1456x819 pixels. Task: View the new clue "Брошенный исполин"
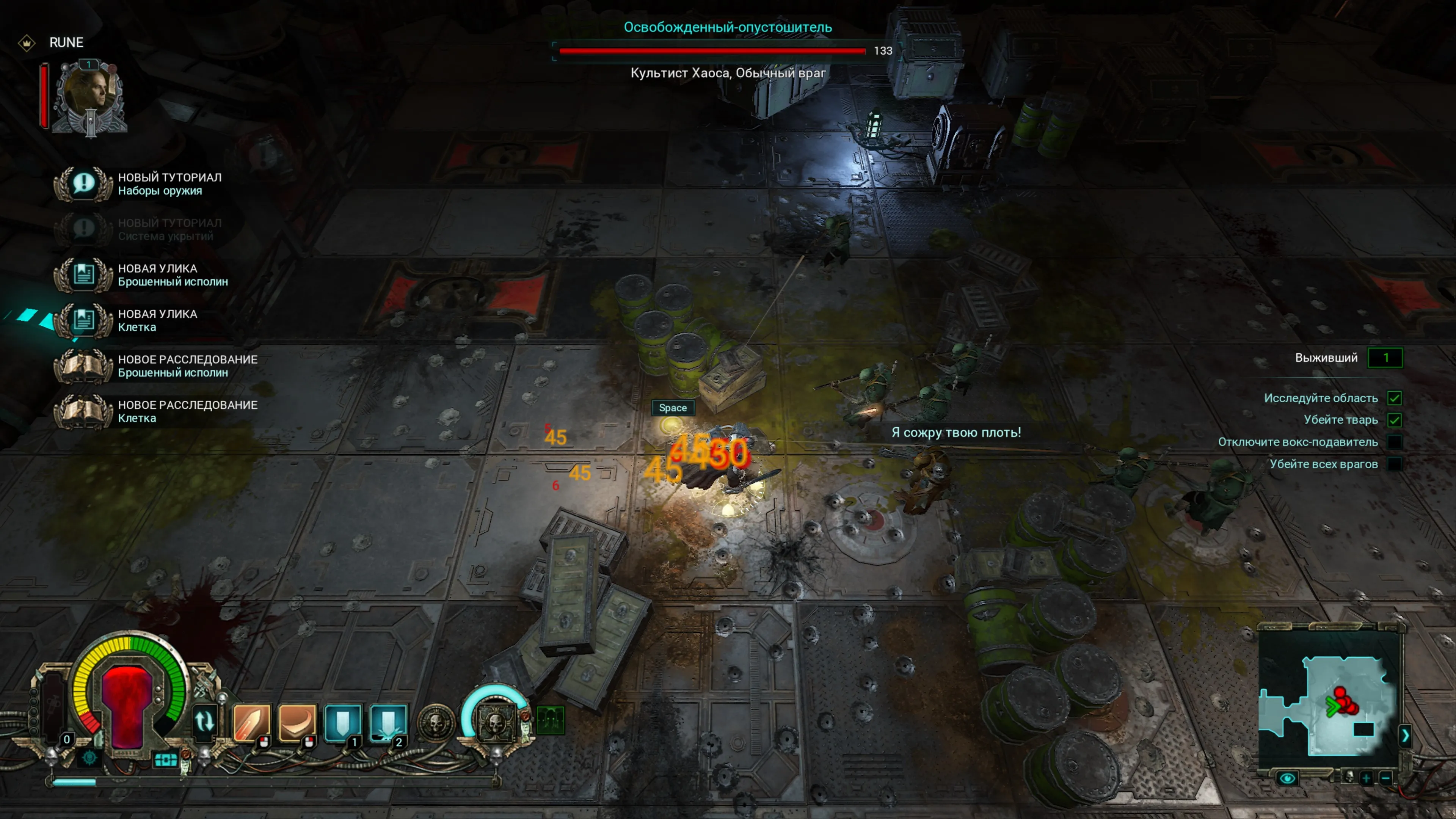(x=84, y=275)
